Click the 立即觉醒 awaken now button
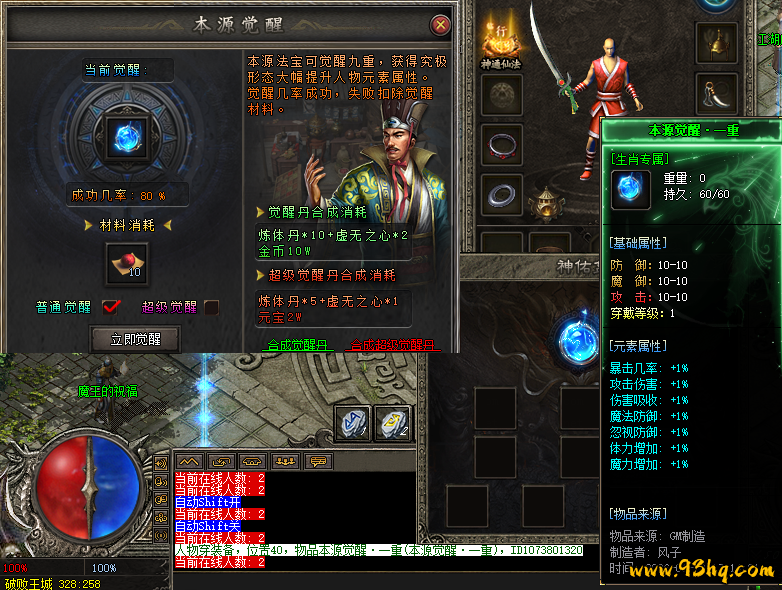 tap(135, 339)
